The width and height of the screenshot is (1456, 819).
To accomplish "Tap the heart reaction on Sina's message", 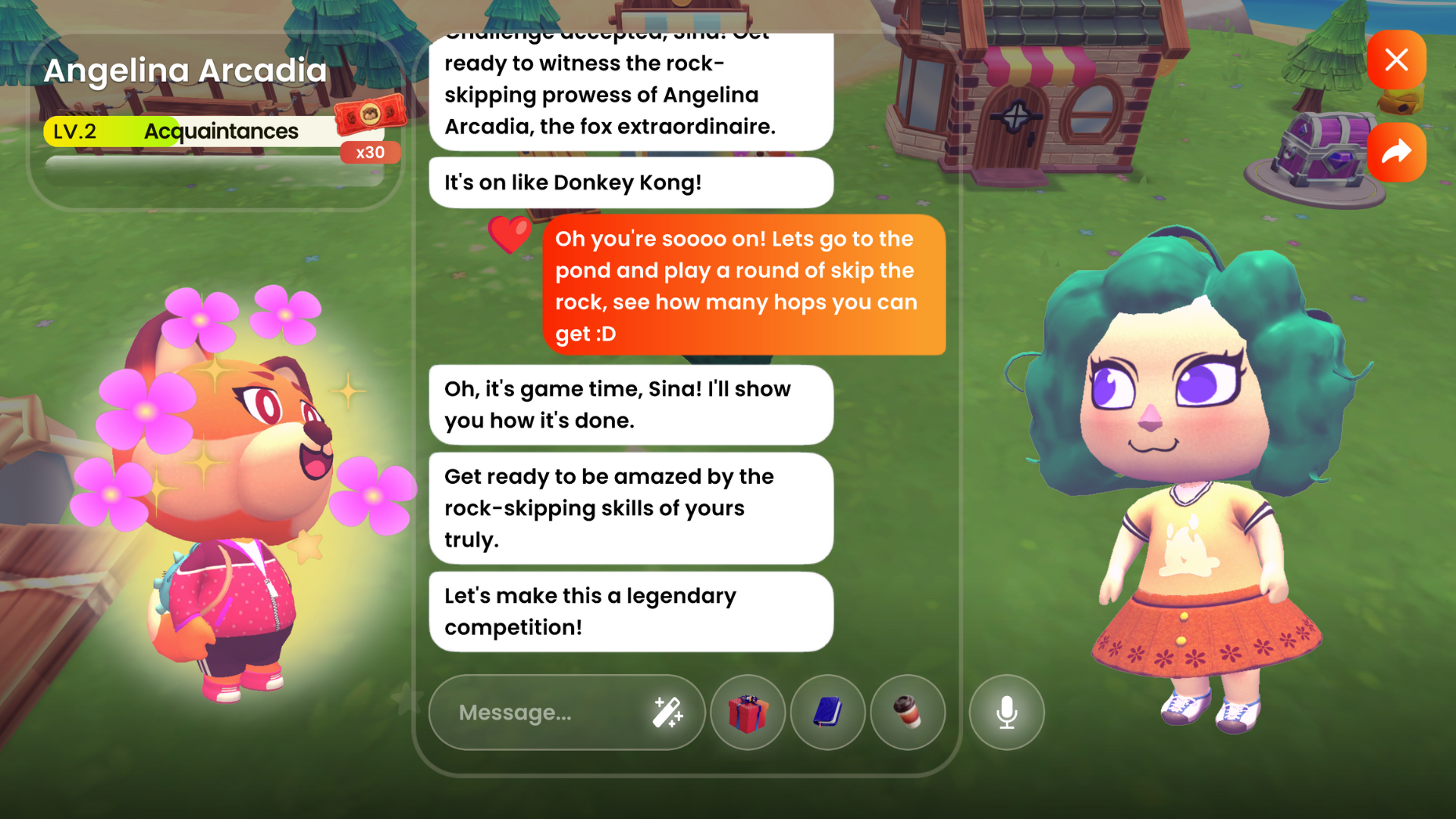I will click(510, 236).
